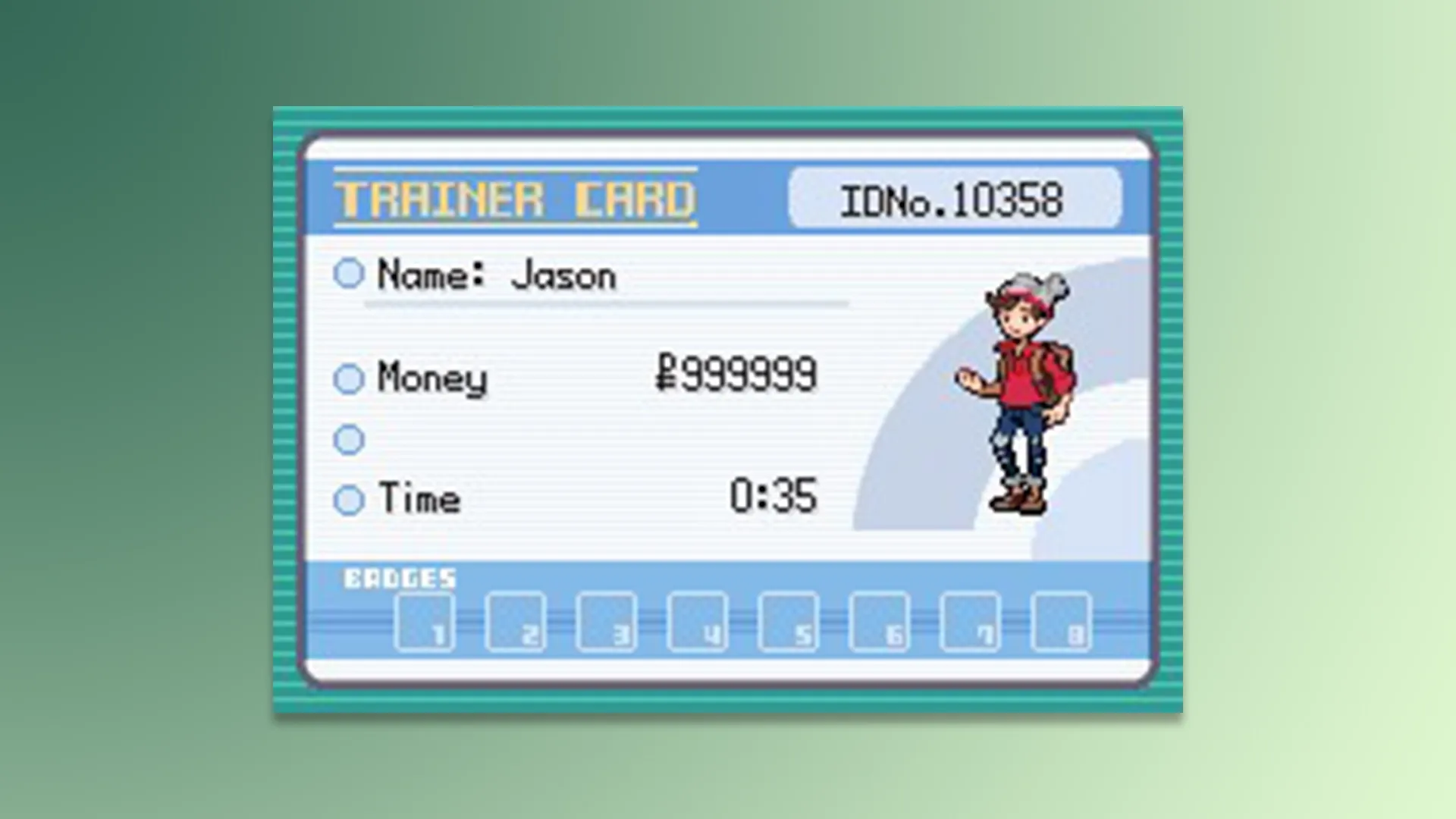Click the BADGES section label
This screenshot has width=1456, height=819.
pyautogui.click(x=402, y=579)
